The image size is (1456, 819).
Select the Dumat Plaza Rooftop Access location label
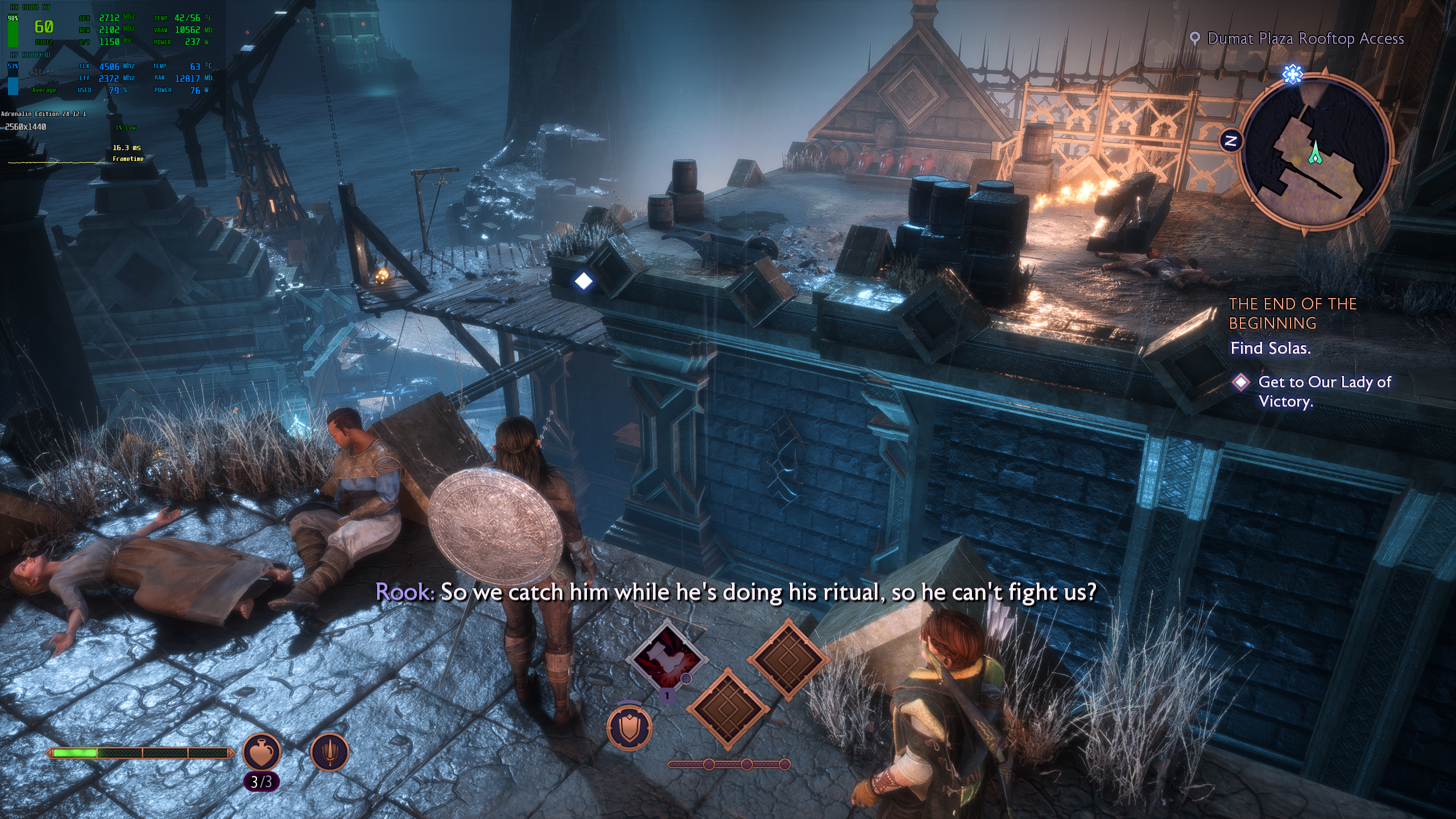coord(1305,39)
